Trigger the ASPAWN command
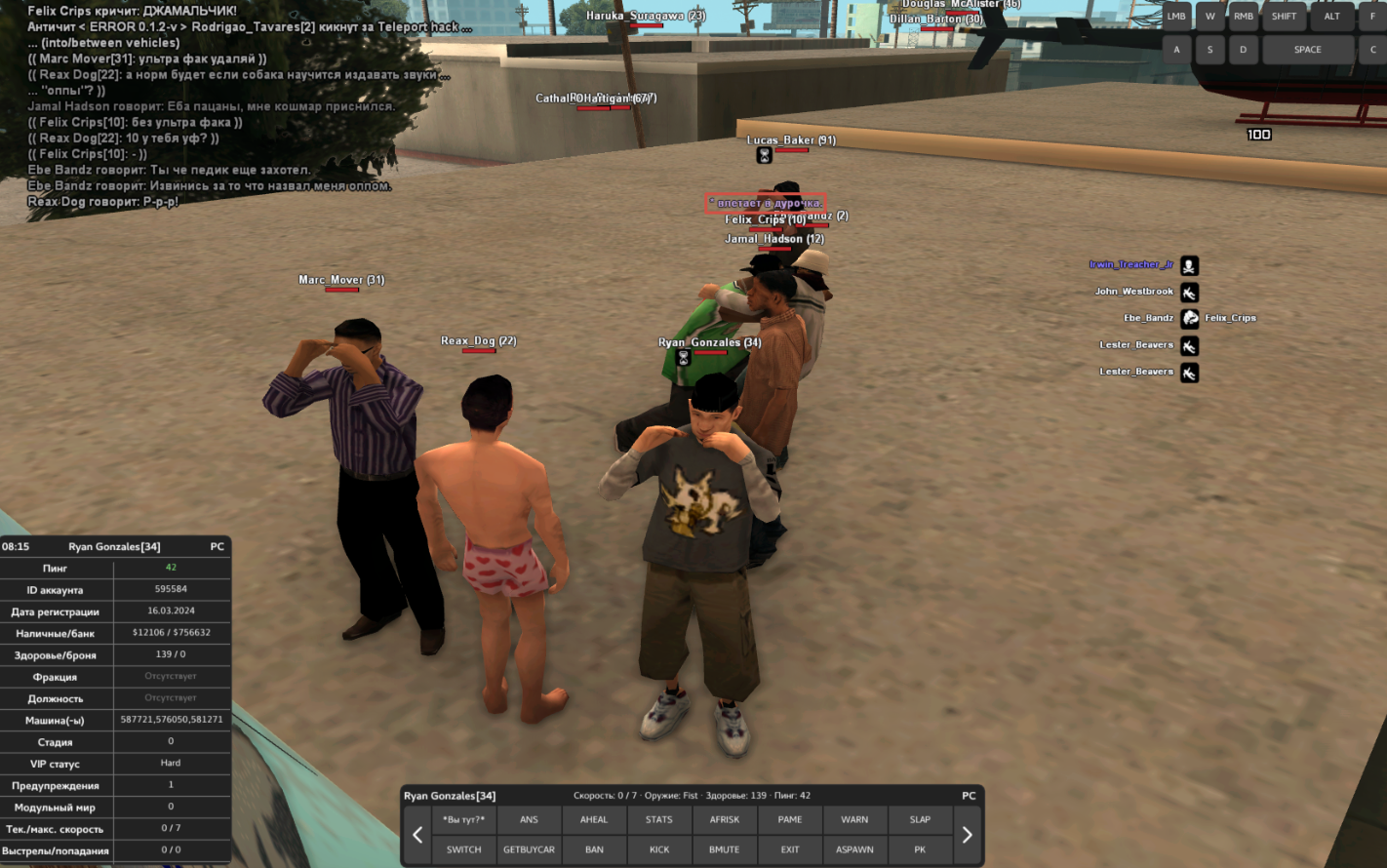Viewport: 1387px width, 868px height. pyautogui.click(x=854, y=849)
